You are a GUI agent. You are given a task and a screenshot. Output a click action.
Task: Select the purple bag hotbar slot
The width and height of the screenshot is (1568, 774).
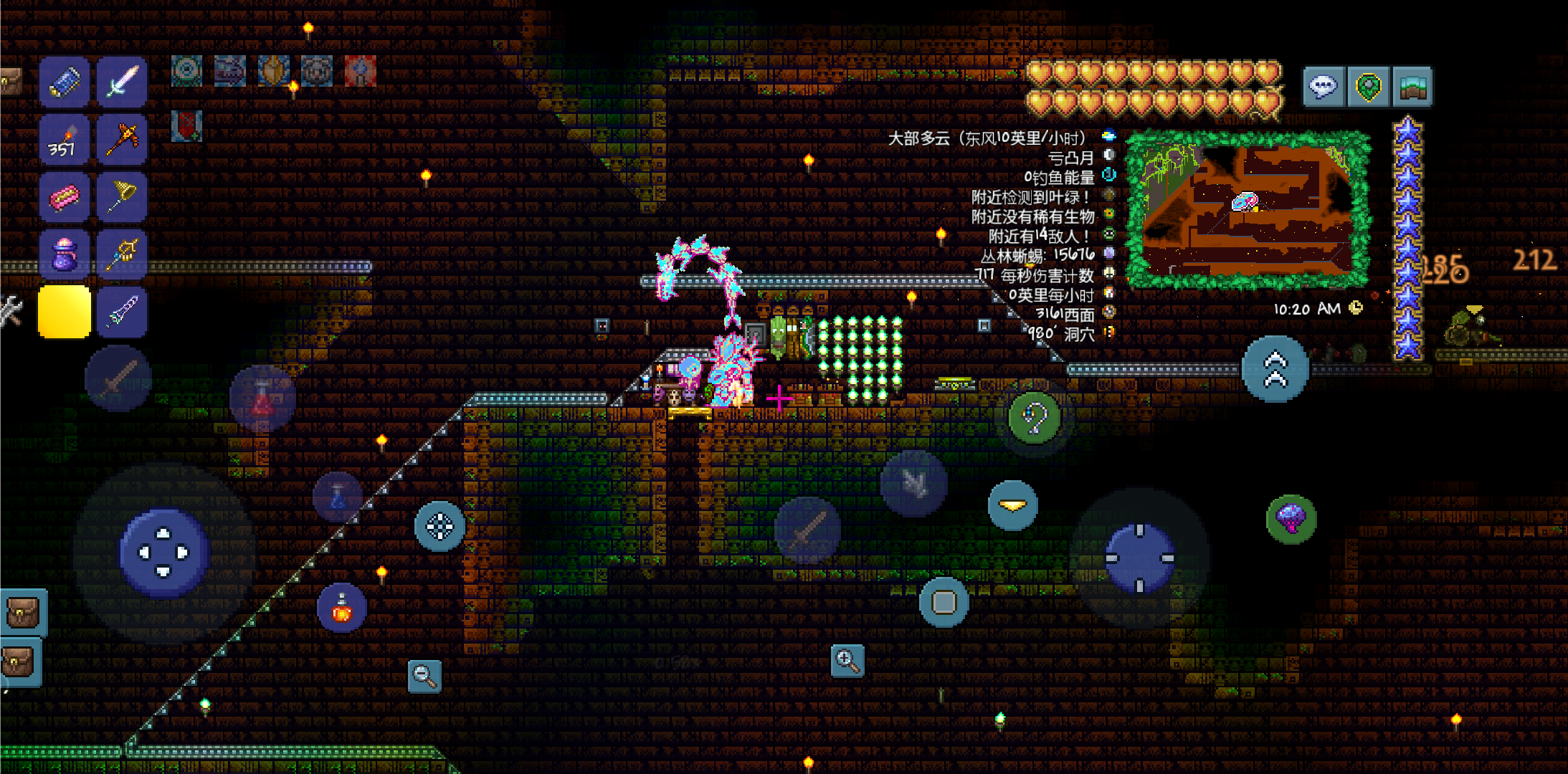coord(64,254)
